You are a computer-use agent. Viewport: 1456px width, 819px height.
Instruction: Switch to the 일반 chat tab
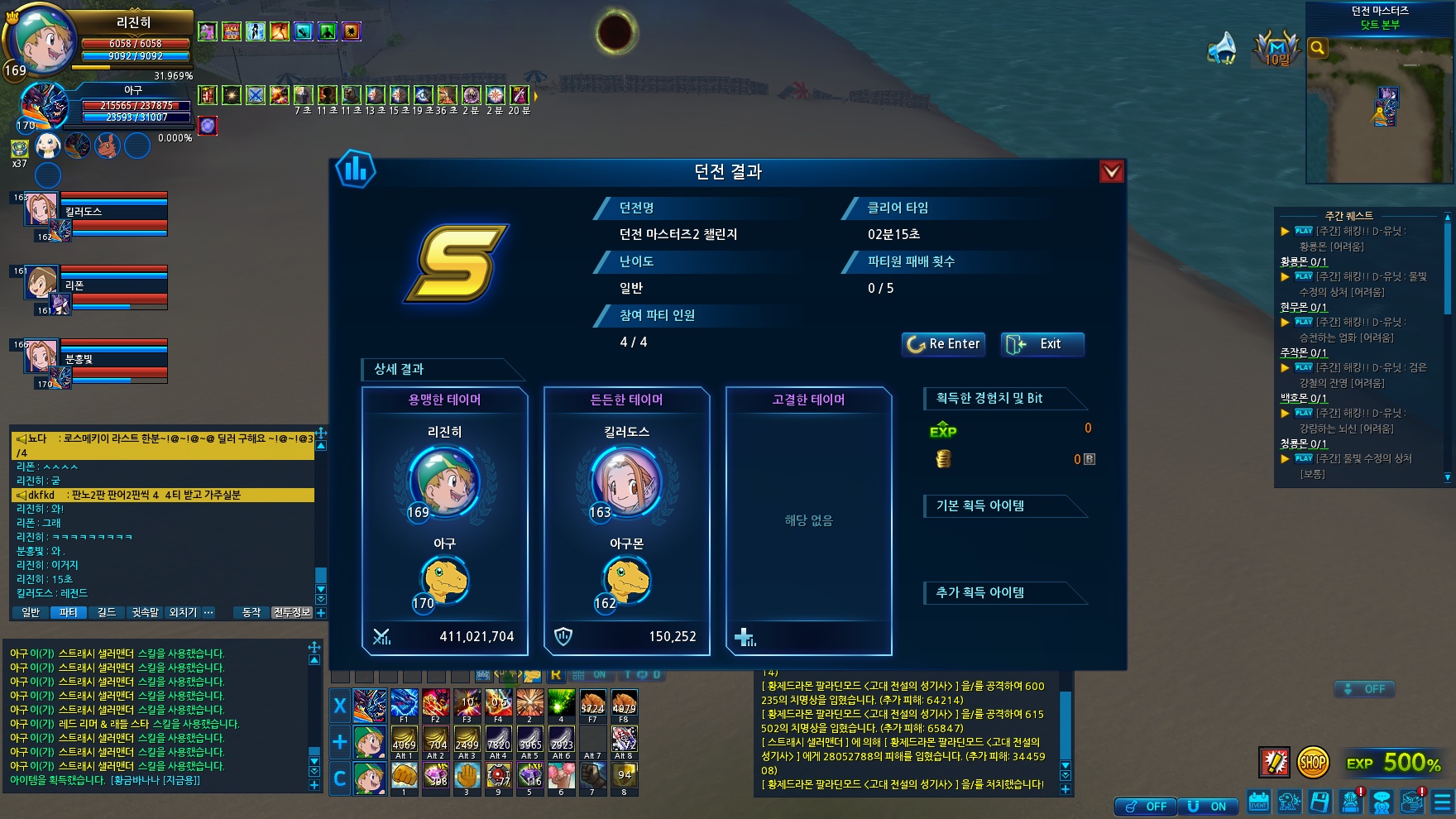click(31, 612)
